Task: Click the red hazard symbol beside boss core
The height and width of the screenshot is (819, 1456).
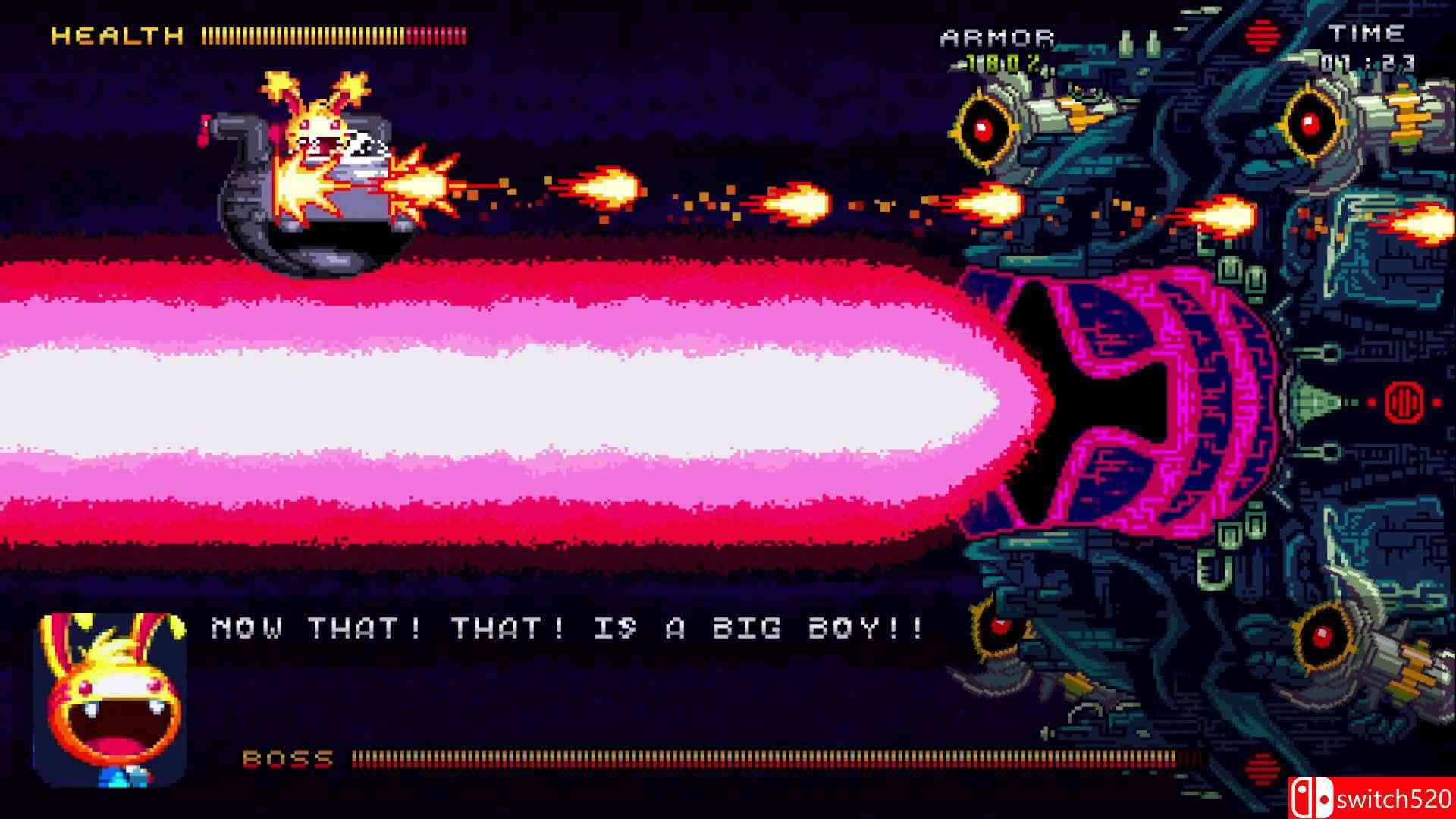Action: tap(1404, 402)
